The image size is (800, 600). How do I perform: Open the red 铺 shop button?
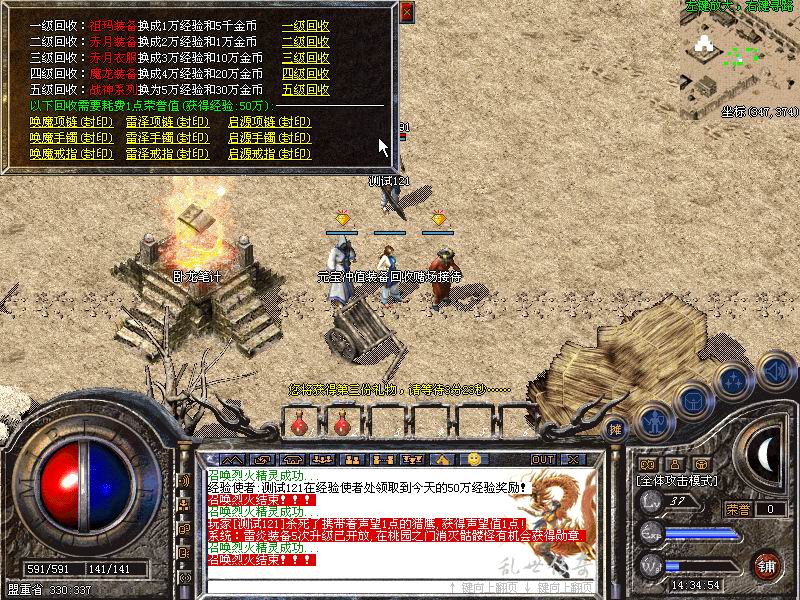pos(767,565)
